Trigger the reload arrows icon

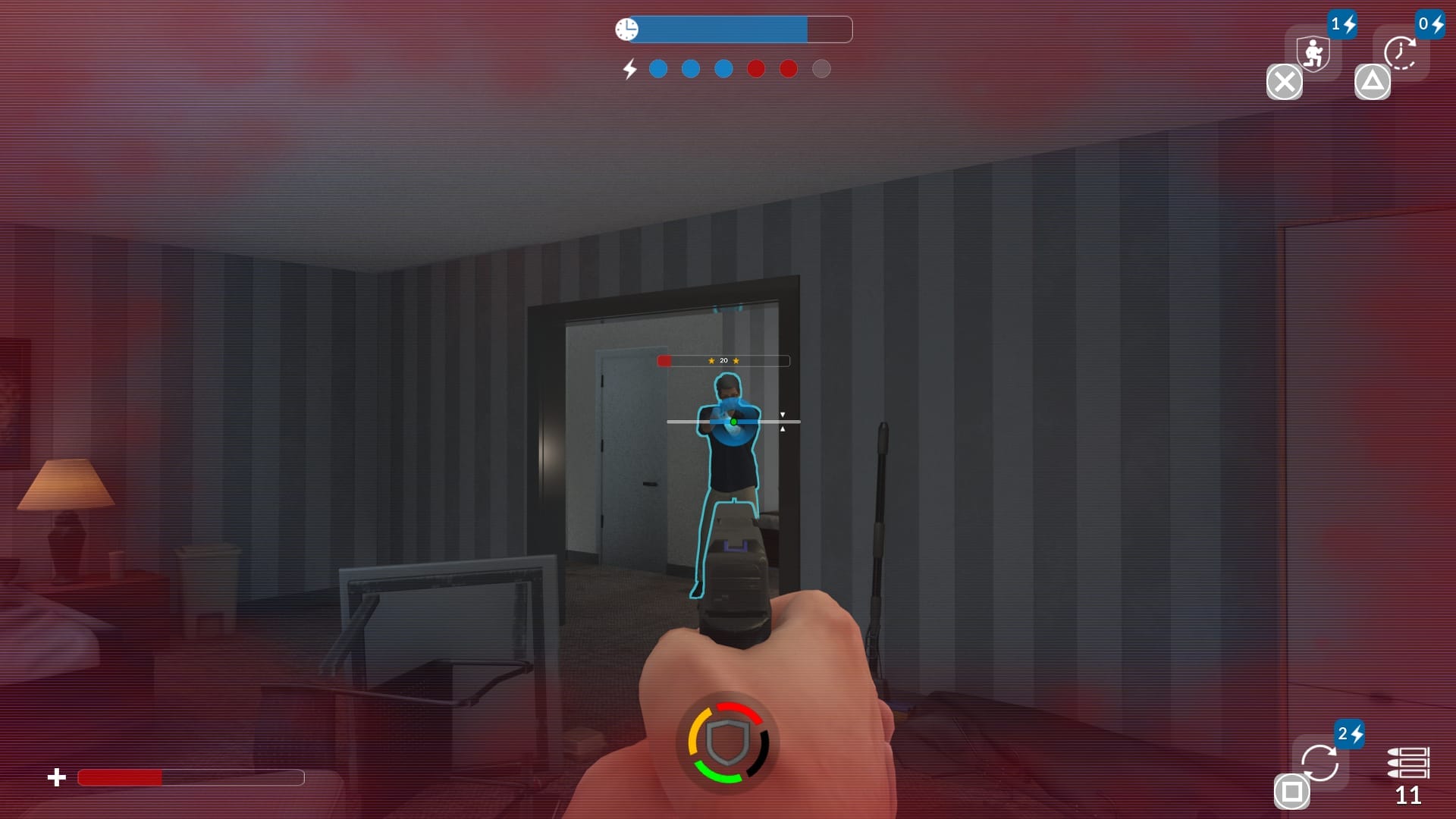pos(1319,762)
